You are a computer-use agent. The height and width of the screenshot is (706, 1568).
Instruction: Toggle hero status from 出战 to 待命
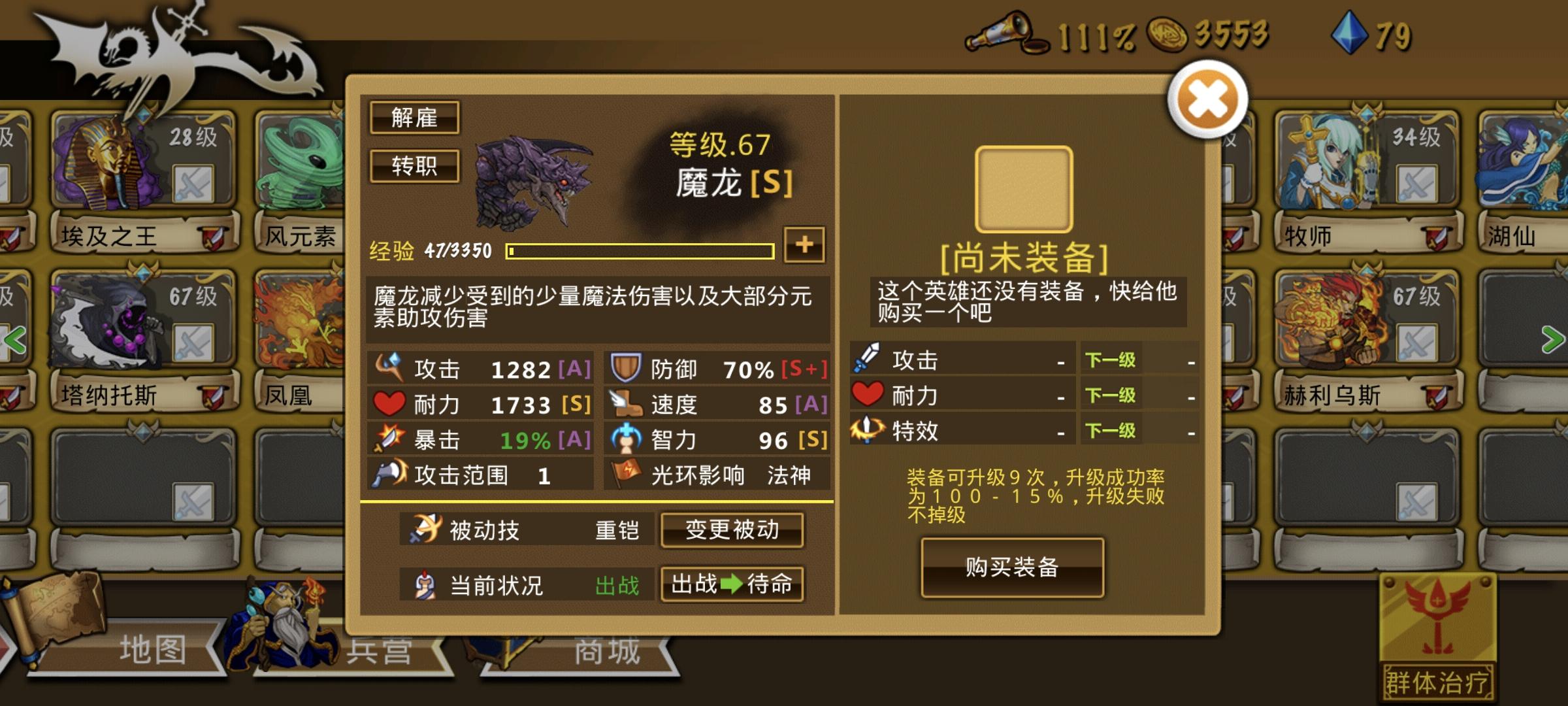[x=732, y=585]
